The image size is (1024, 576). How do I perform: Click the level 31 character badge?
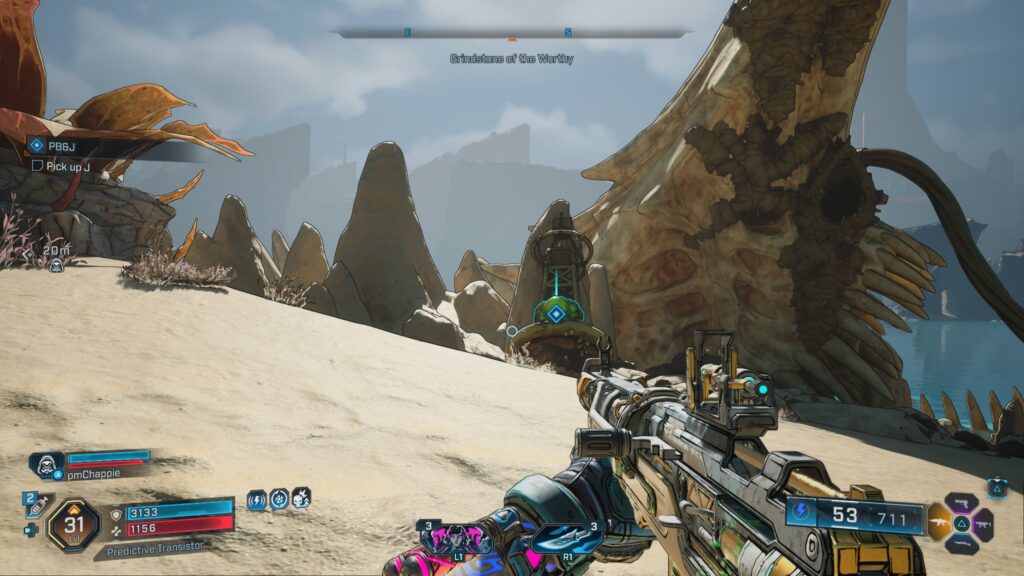click(73, 524)
